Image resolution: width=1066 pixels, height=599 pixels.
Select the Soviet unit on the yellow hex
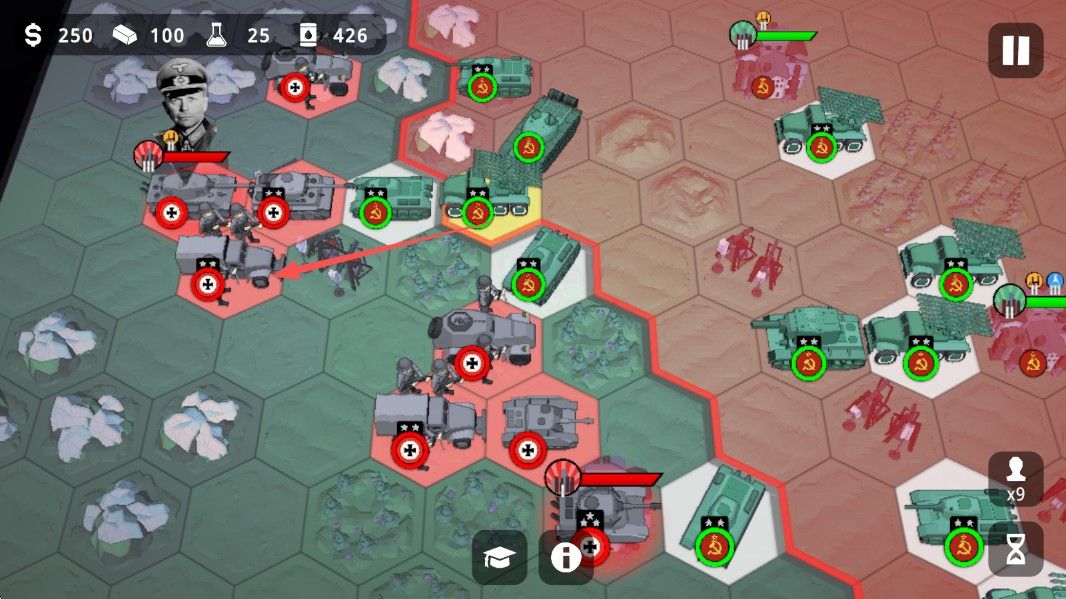[x=490, y=193]
